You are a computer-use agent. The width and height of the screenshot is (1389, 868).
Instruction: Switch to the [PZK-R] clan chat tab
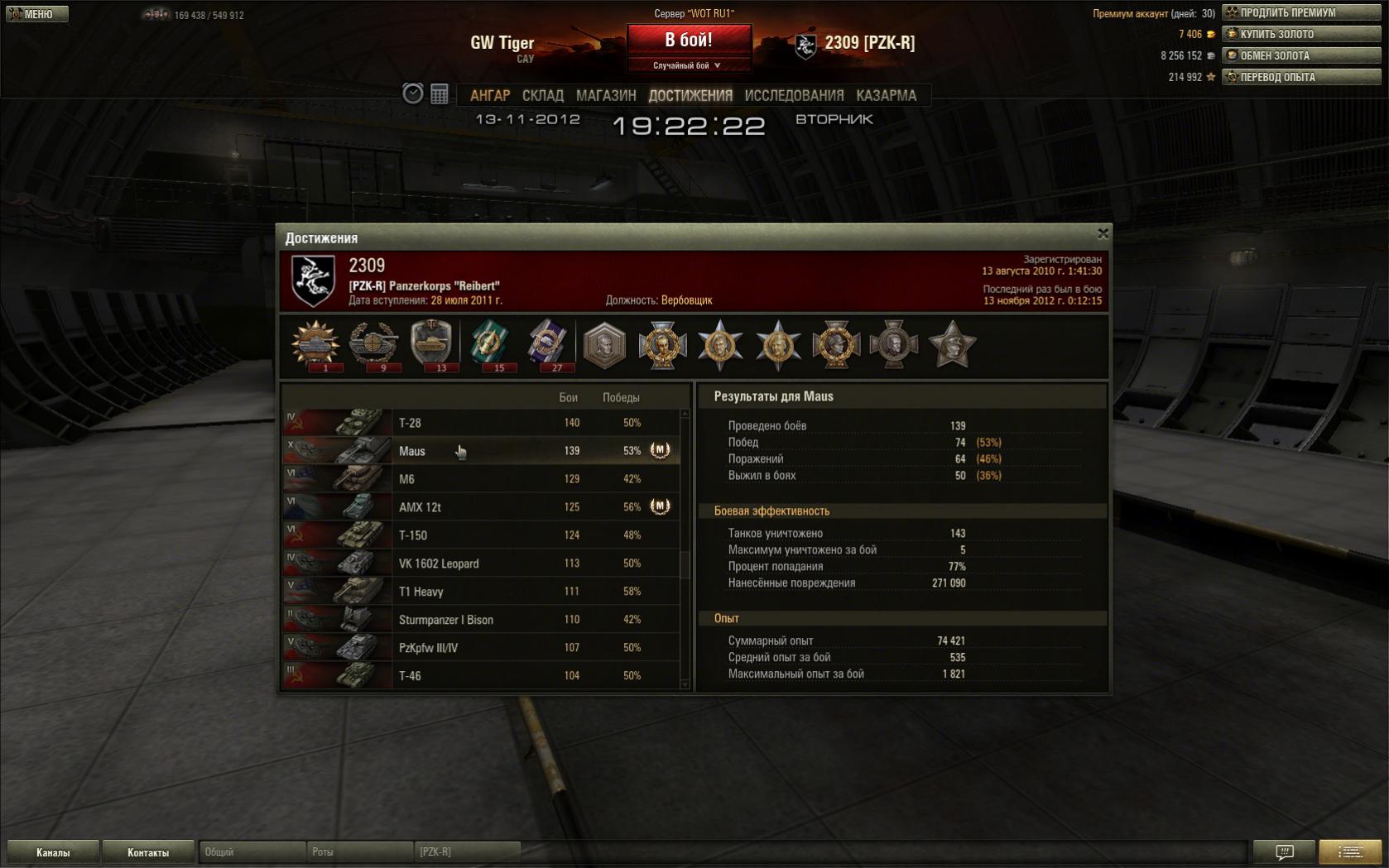point(468,851)
